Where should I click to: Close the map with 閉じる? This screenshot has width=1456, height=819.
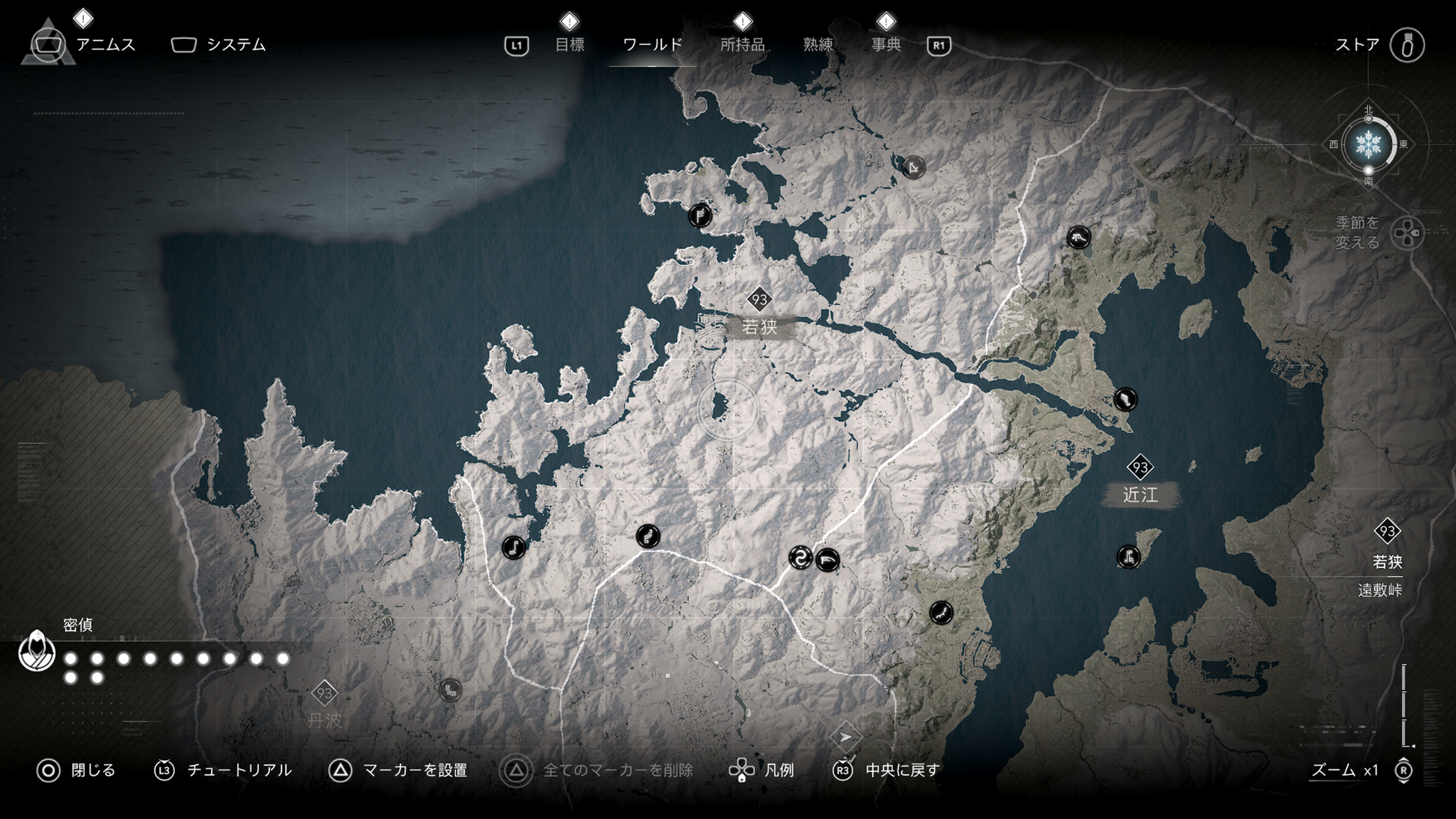coord(92,771)
